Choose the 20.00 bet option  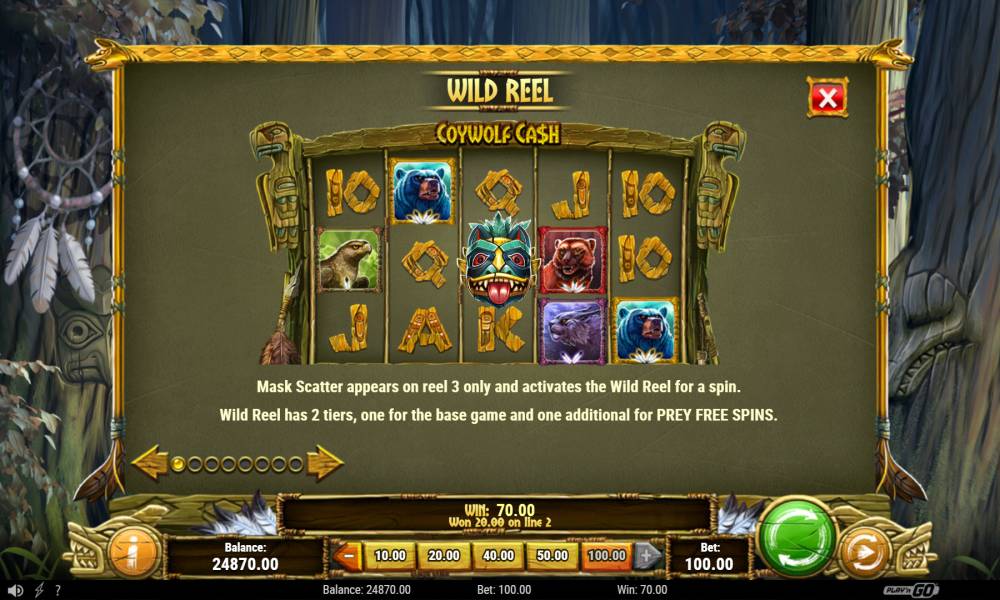(x=443, y=556)
